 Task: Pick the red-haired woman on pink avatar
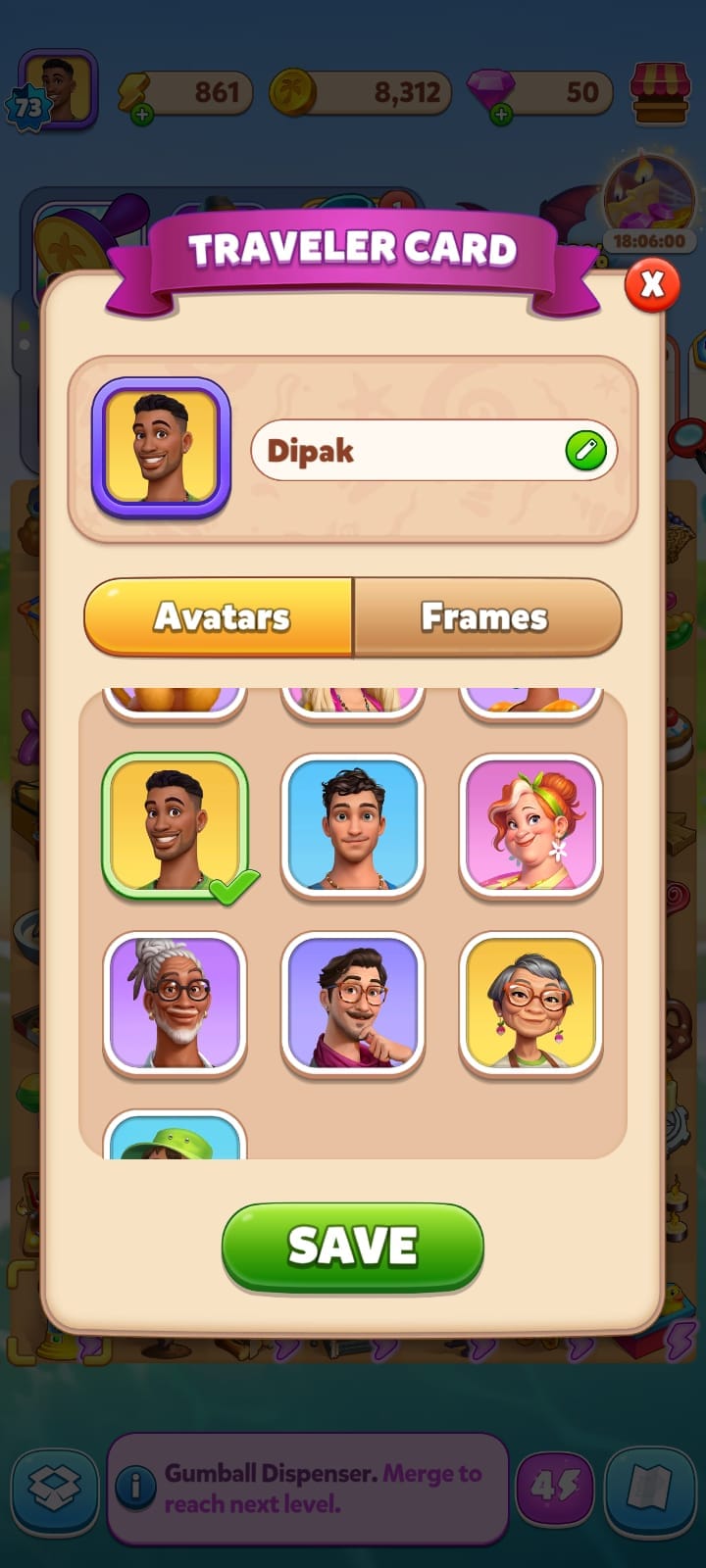(530, 825)
